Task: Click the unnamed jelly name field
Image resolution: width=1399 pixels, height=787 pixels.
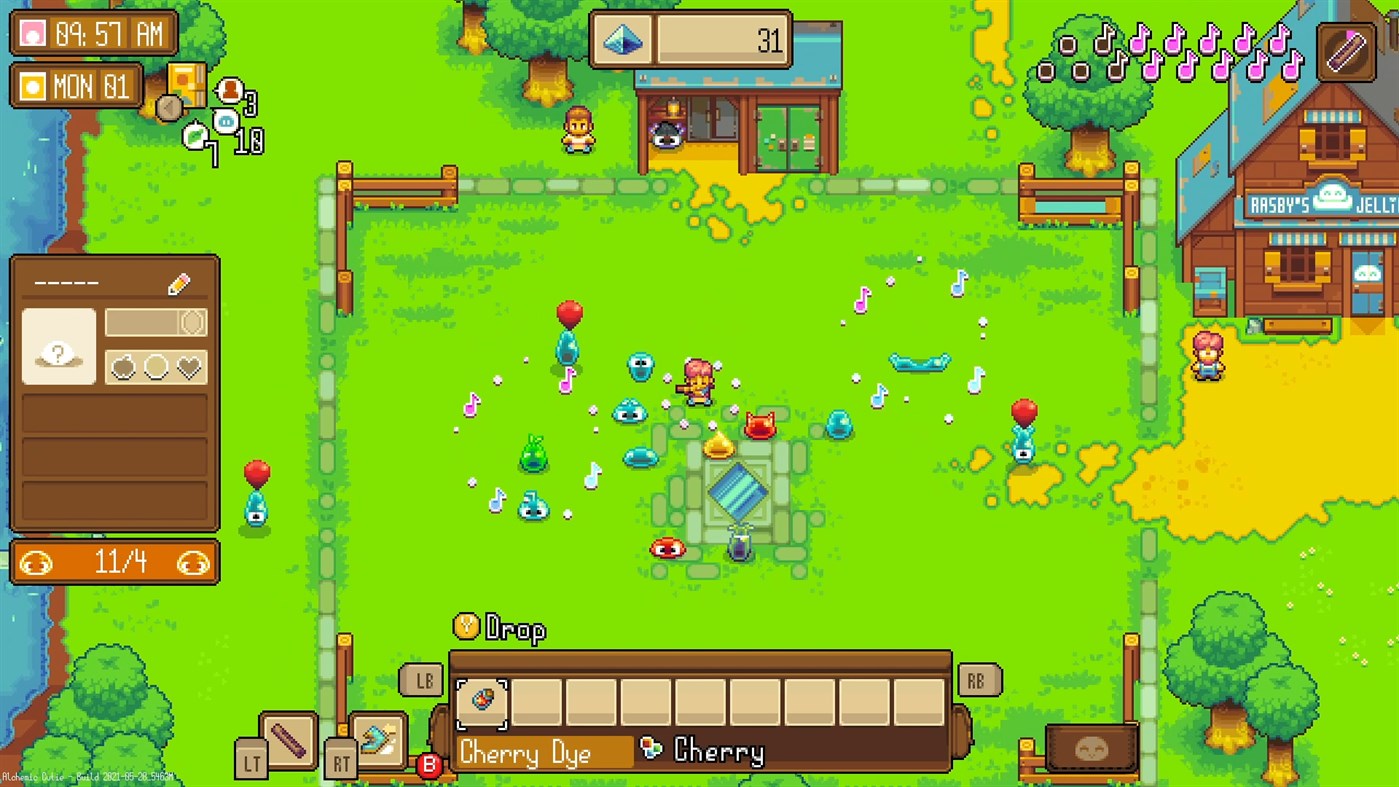Action: 65,283
